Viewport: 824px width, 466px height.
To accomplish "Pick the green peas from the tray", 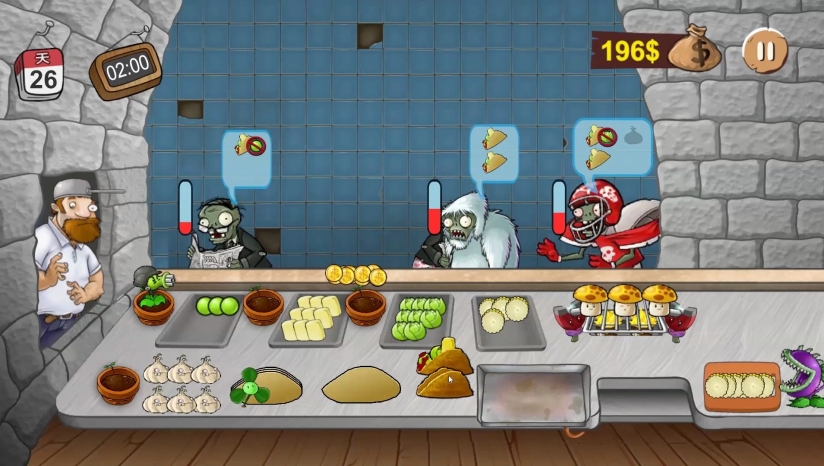I will coord(217,306).
